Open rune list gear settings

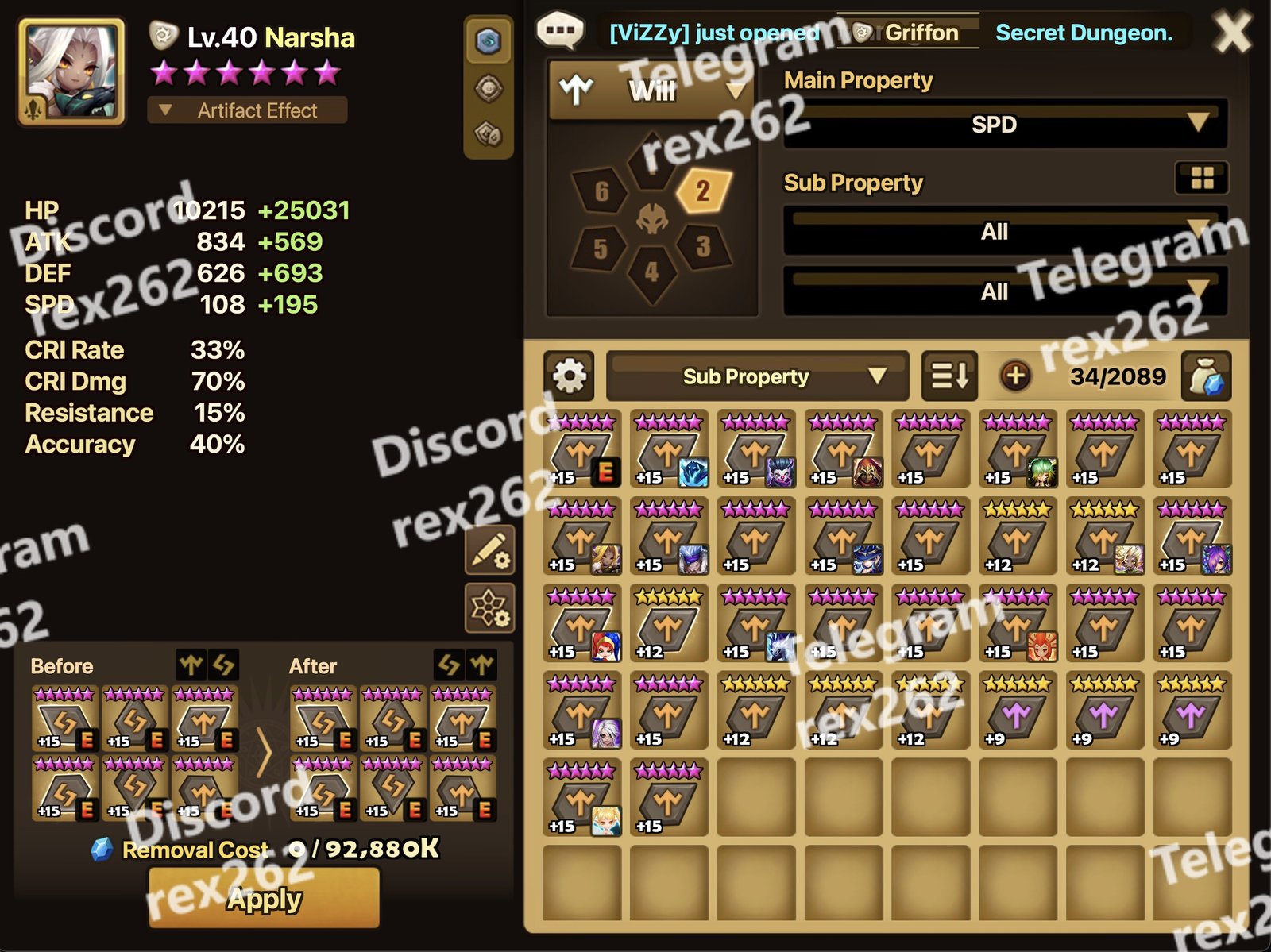click(x=569, y=376)
